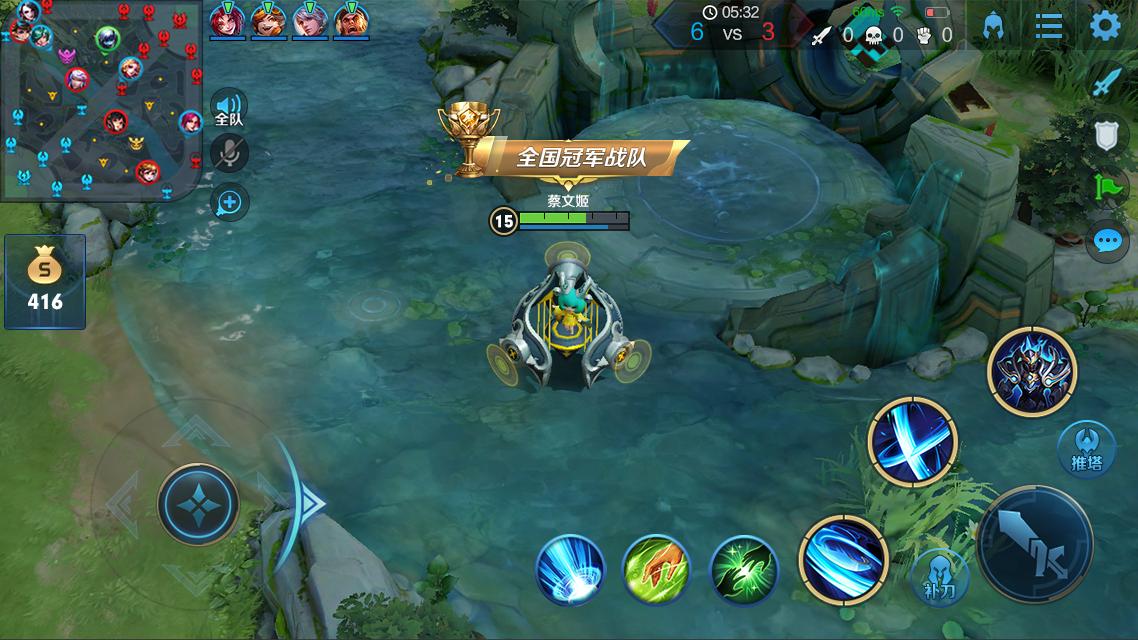The height and width of the screenshot is (640, 1138).
Task: Click the helmet icon in top bar
Action: tap(993, 26)
